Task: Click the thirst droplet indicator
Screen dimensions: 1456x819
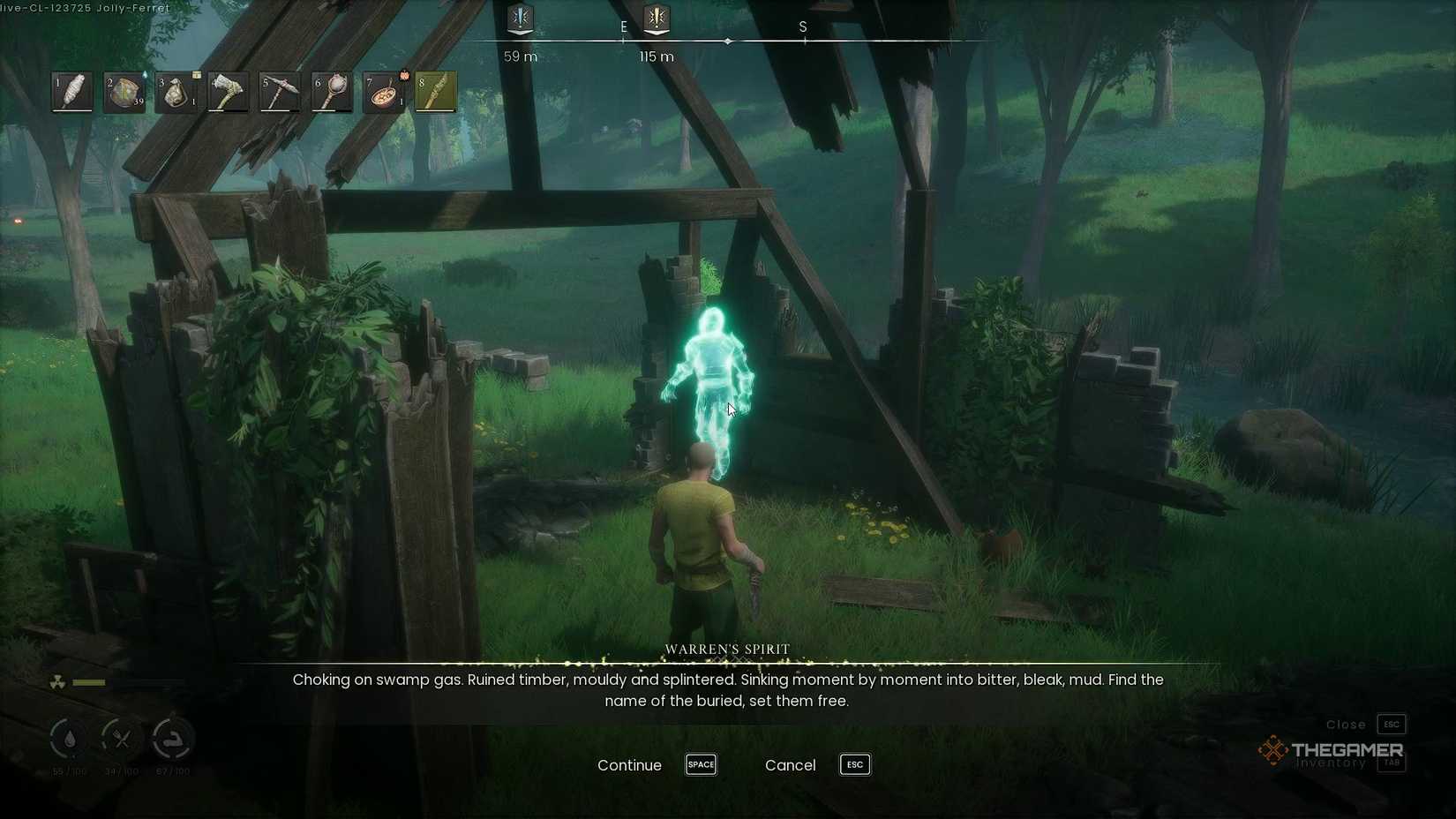Action: pyautogui.click(x=69, y=740)
